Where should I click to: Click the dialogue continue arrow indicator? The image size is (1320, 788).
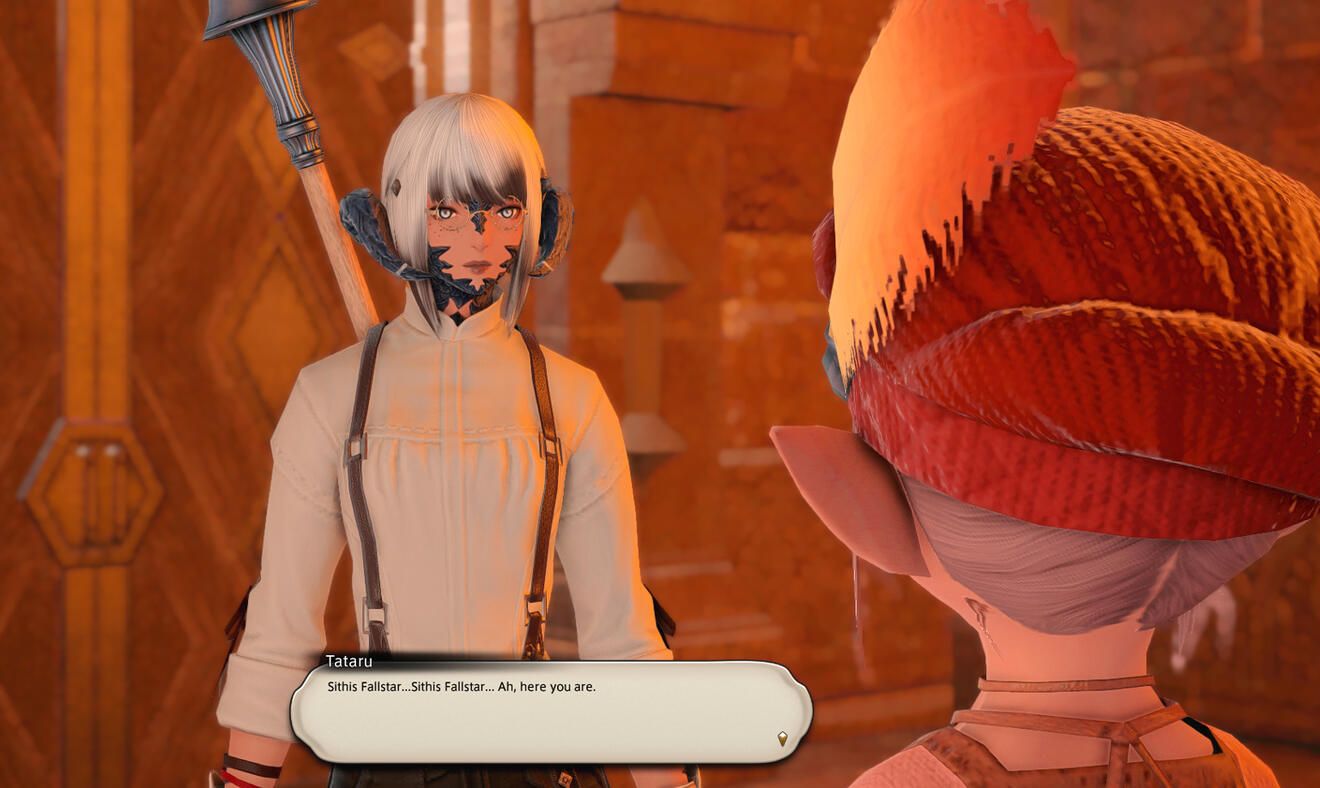pyautogui.click(x=782, y=738)
